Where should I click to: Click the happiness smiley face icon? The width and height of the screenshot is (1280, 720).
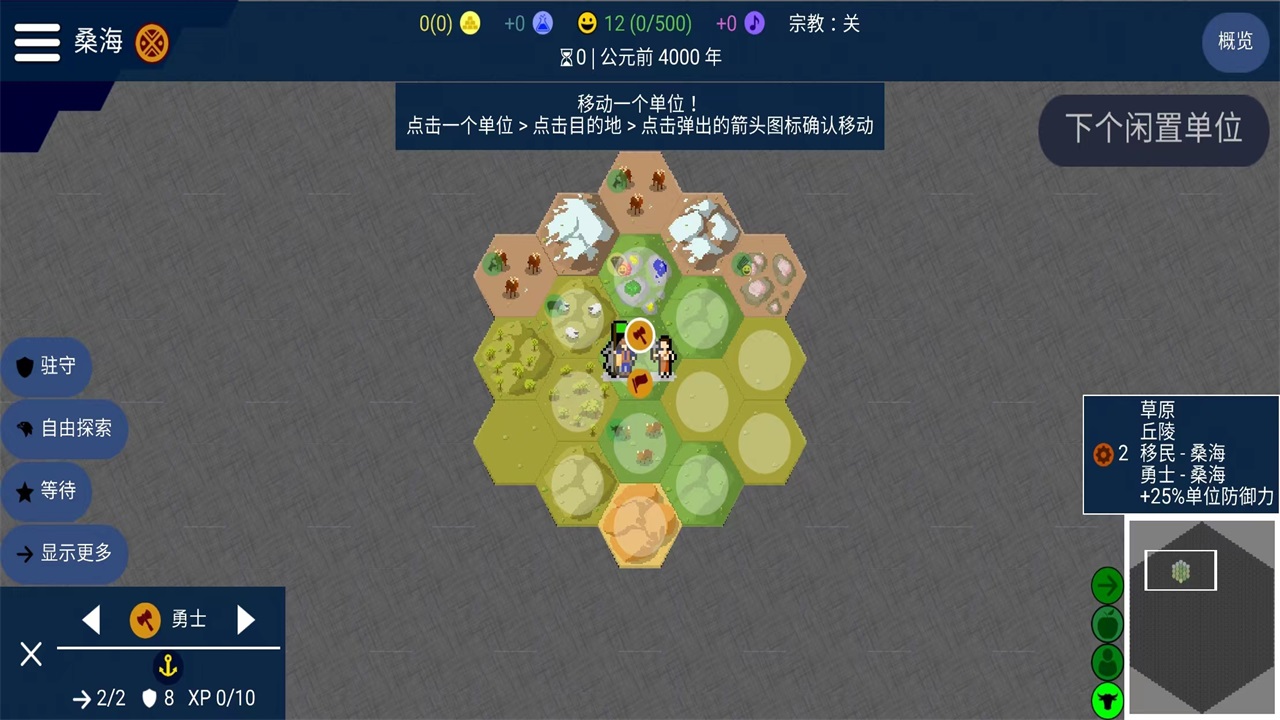click(589, 23)
